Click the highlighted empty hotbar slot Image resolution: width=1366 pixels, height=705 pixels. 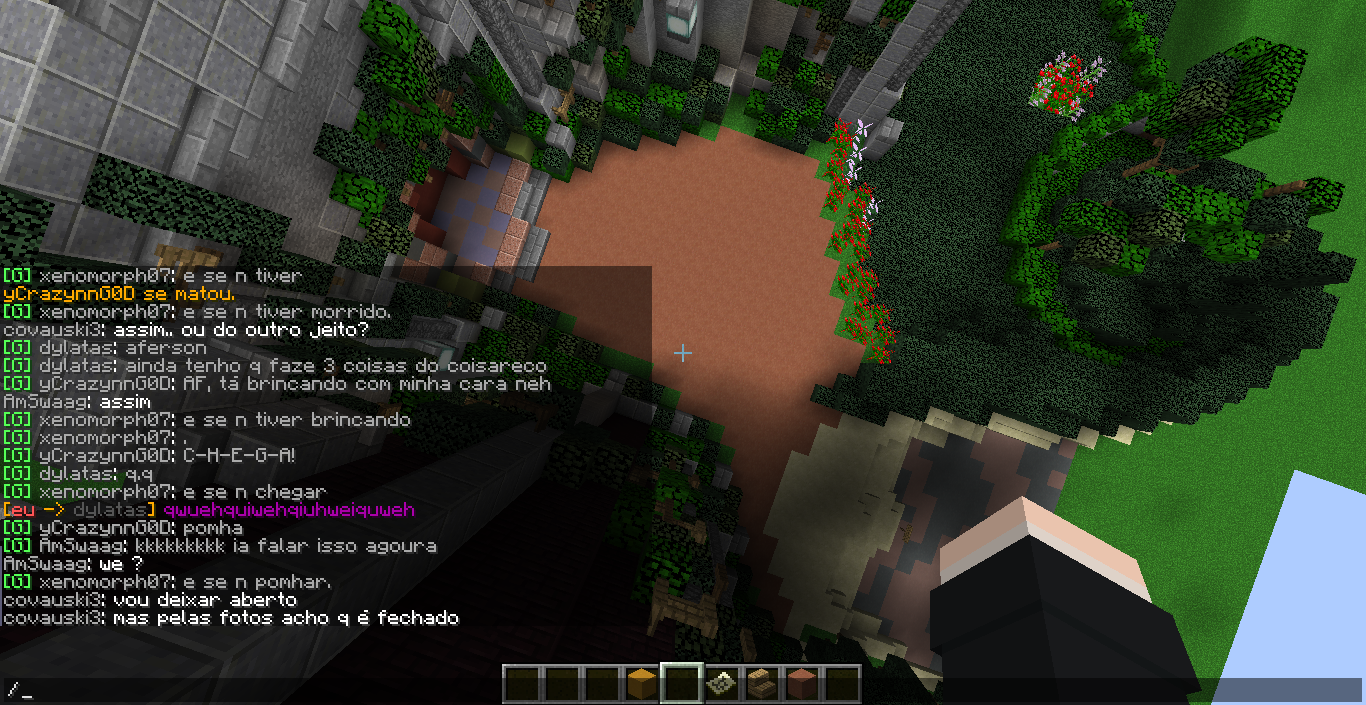point(681,684)
